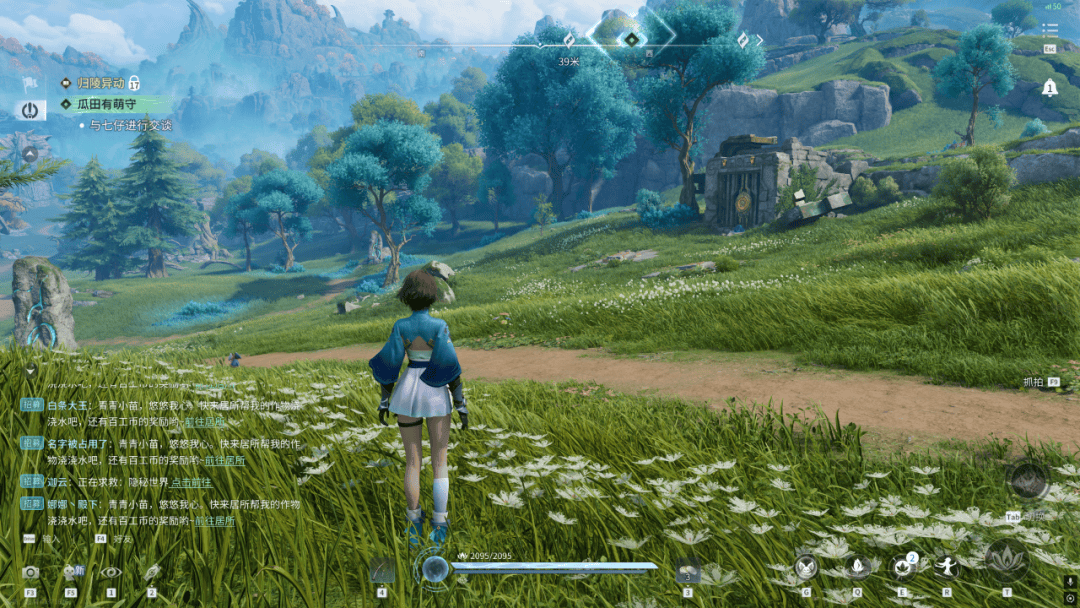1080x608 pixels.
Task: Open the flag icon above the quest tracker
Action: [x=30, y=83]
